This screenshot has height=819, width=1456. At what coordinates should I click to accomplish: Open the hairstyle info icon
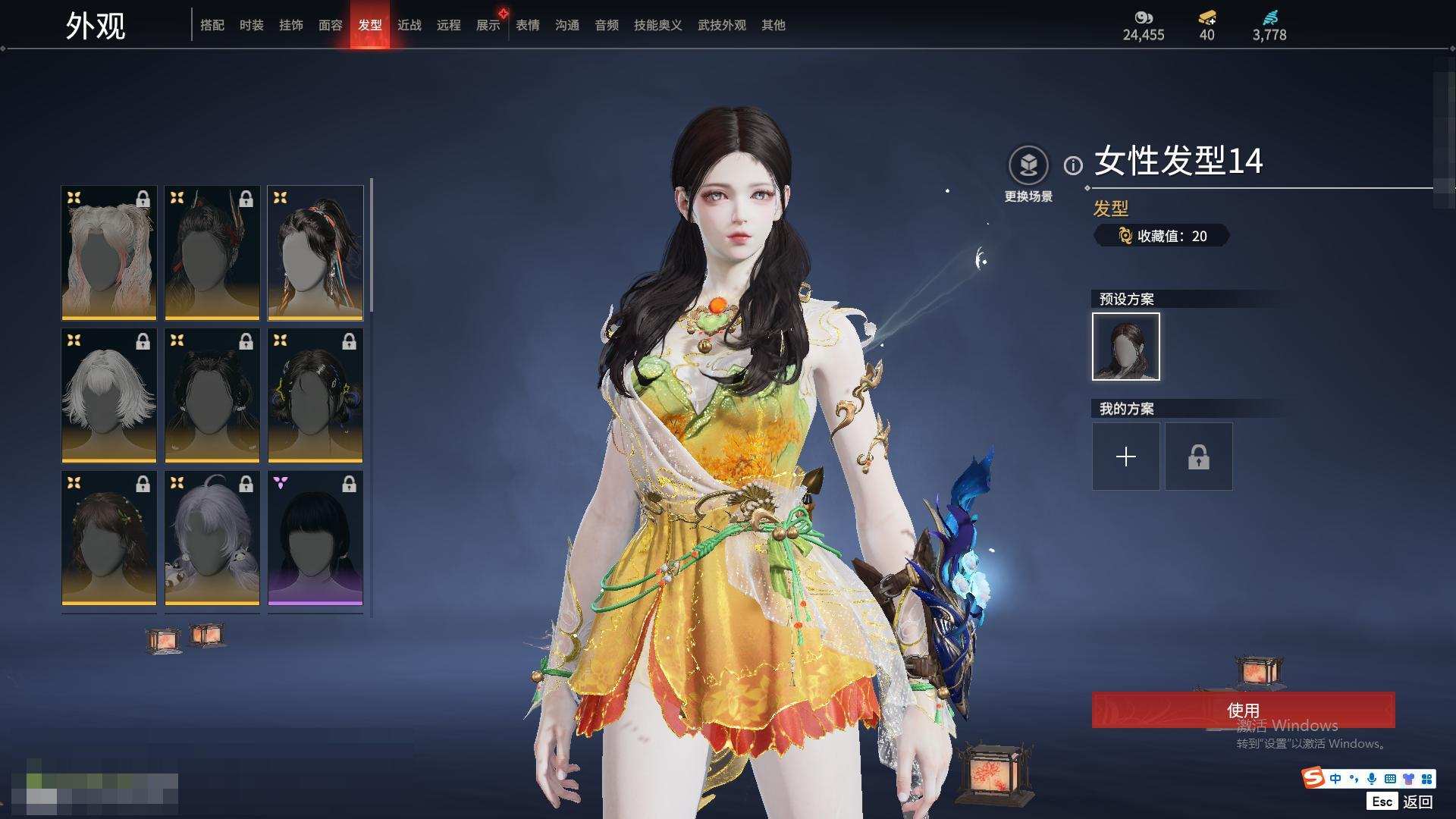click(x=1073, y=165)
